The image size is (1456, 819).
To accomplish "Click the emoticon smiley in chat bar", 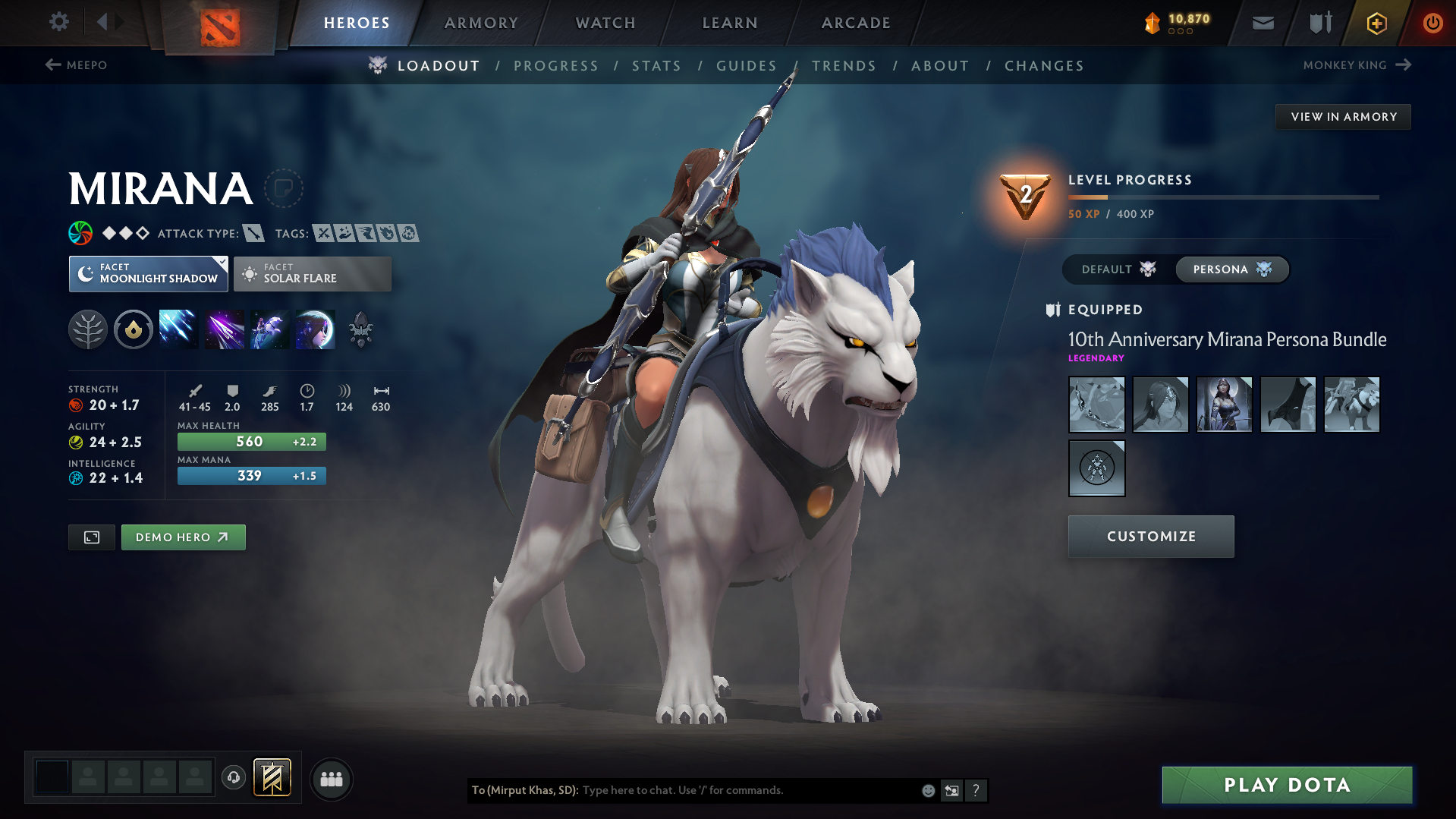I will [927, 790].
